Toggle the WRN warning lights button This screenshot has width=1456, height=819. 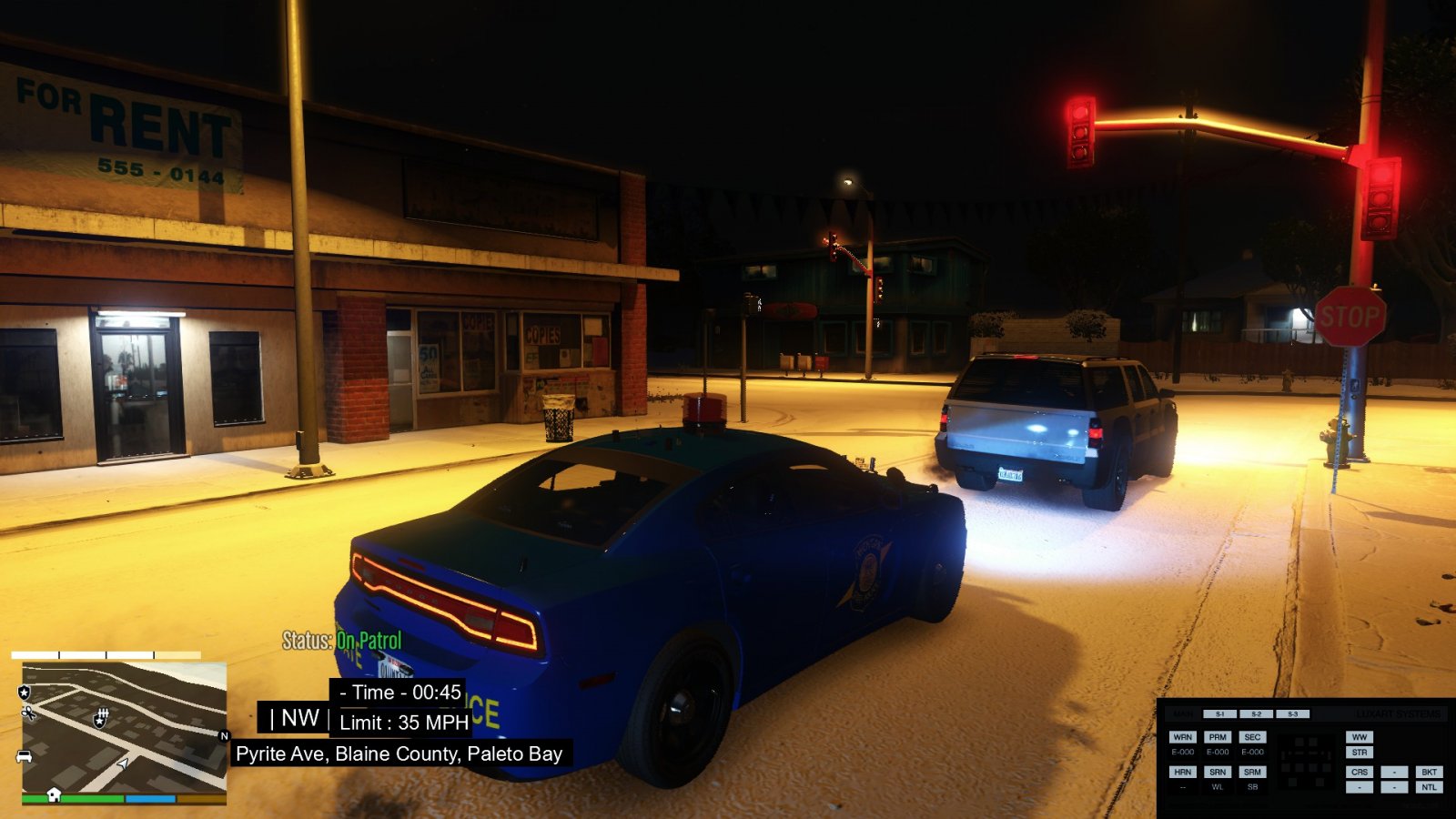point(1182,737)
